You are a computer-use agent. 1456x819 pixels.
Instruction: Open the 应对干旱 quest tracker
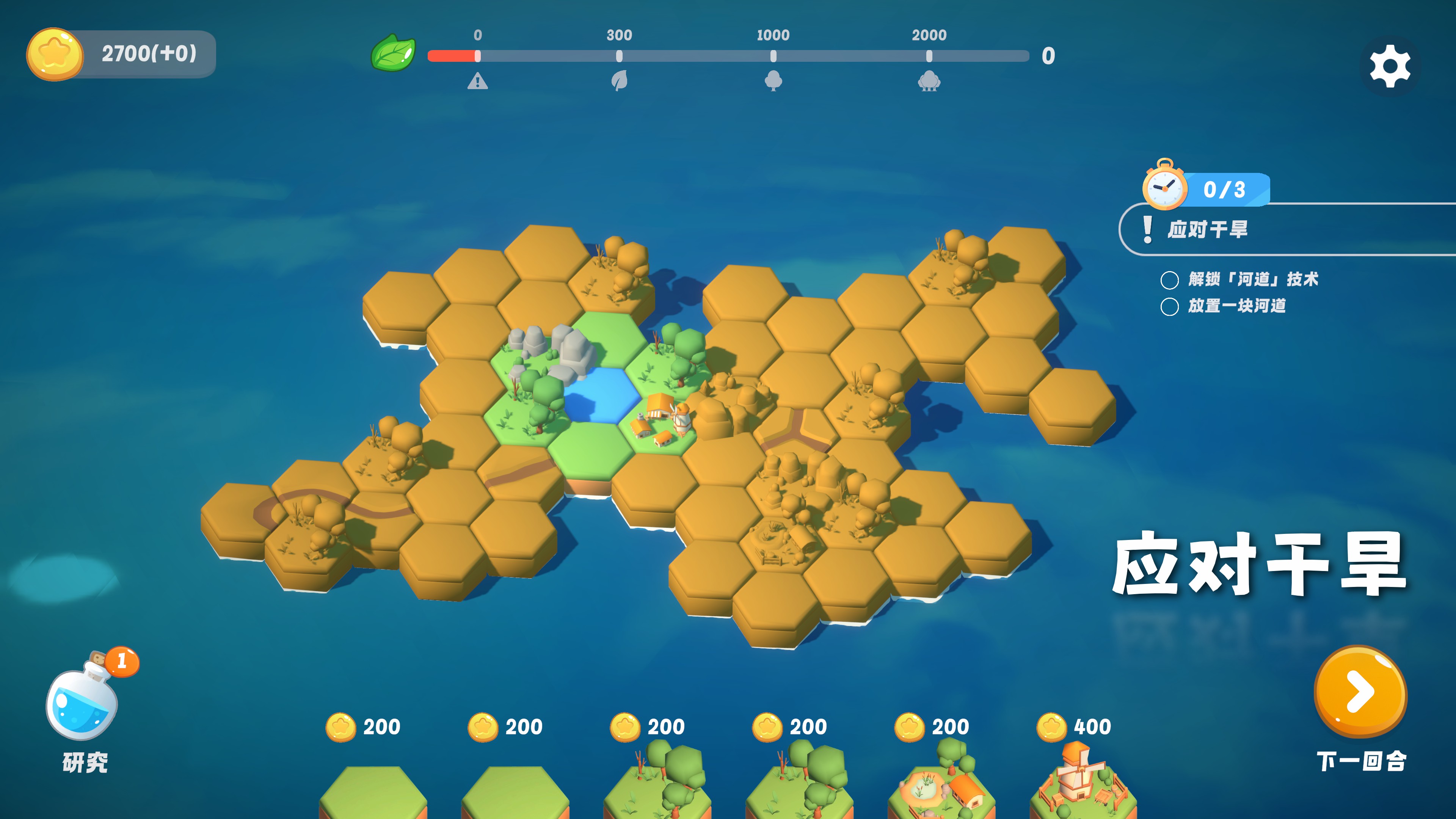pos(1207,229)
